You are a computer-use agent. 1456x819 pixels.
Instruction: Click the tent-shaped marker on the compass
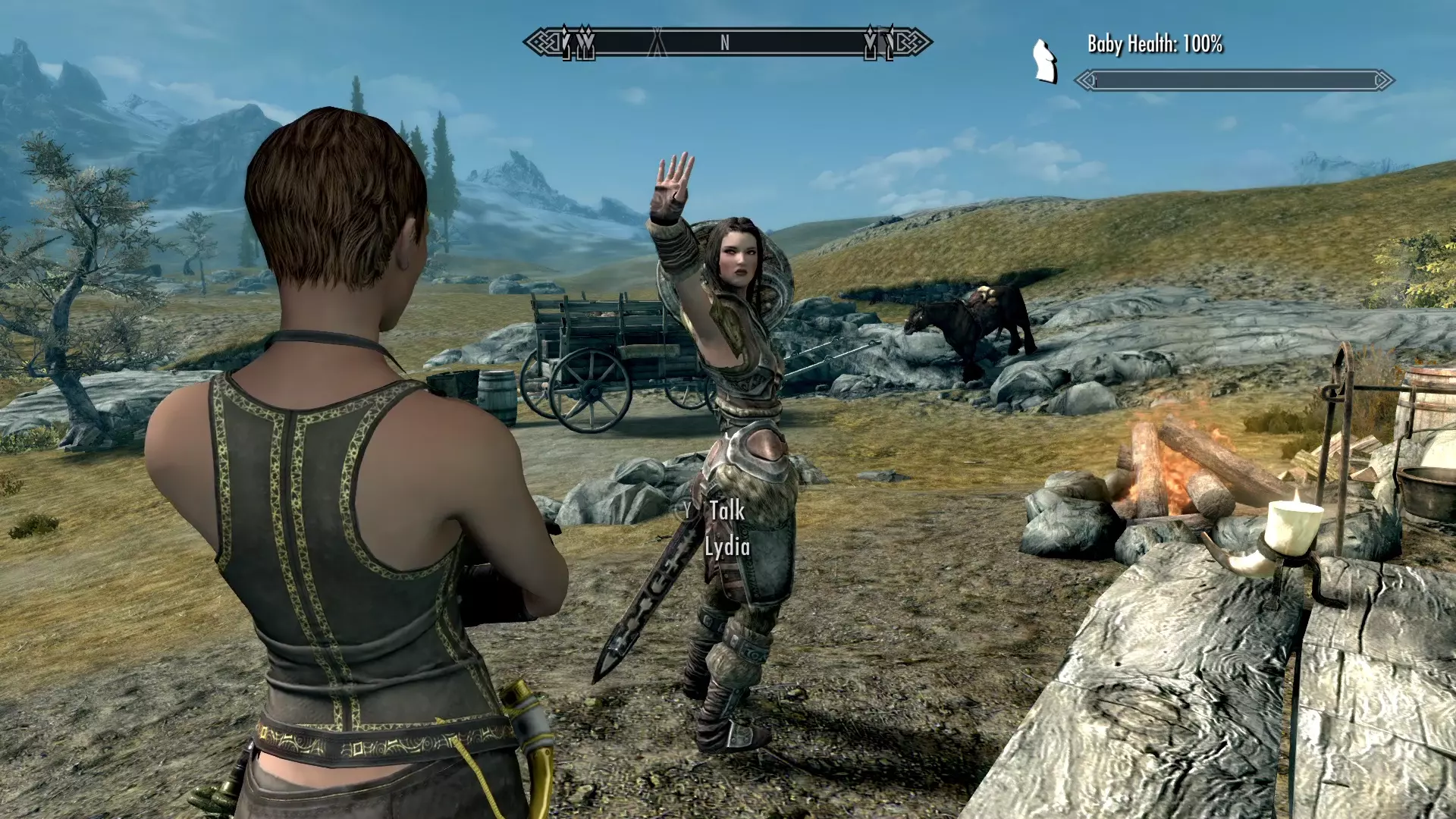[x=657, y=43]
